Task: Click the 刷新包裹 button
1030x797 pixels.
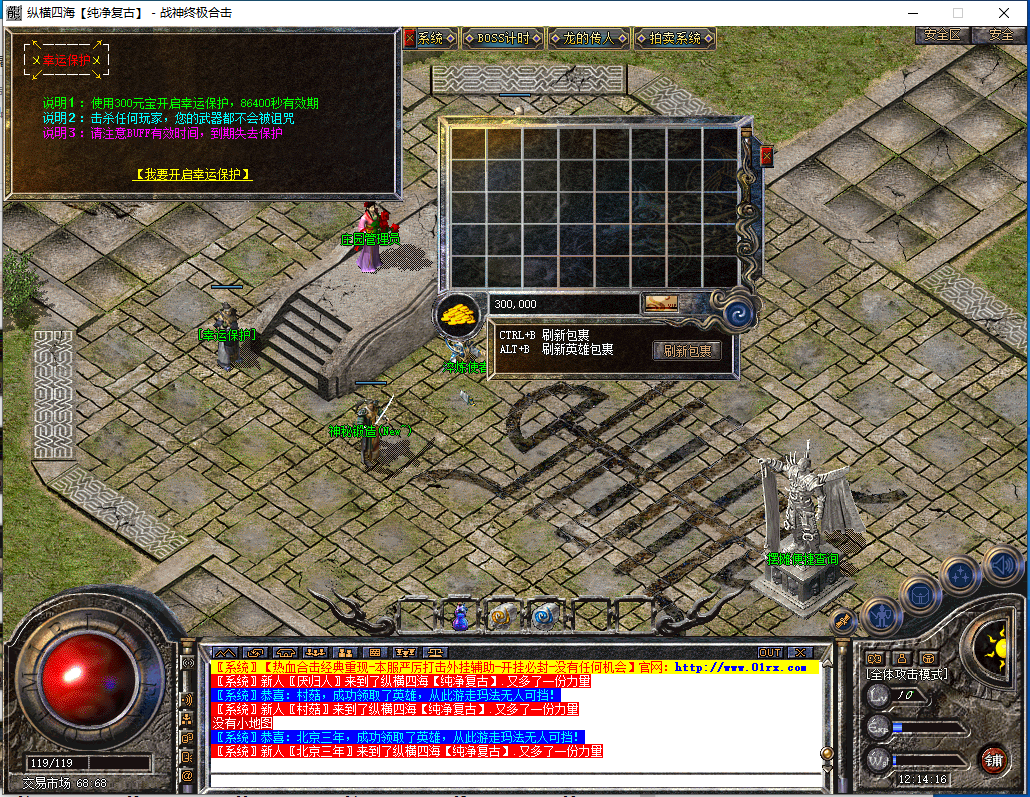Action: coord(687,351)
